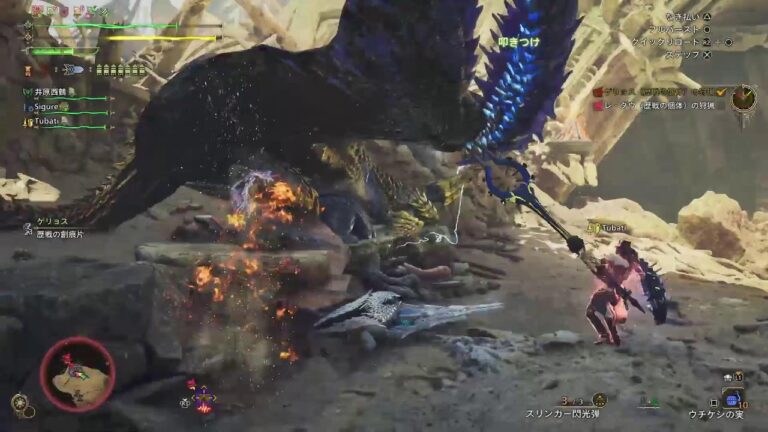This screenshot has height=432, width=768.
Task: Select the ウチケシの実 item slot
Action: coord(732,400)
